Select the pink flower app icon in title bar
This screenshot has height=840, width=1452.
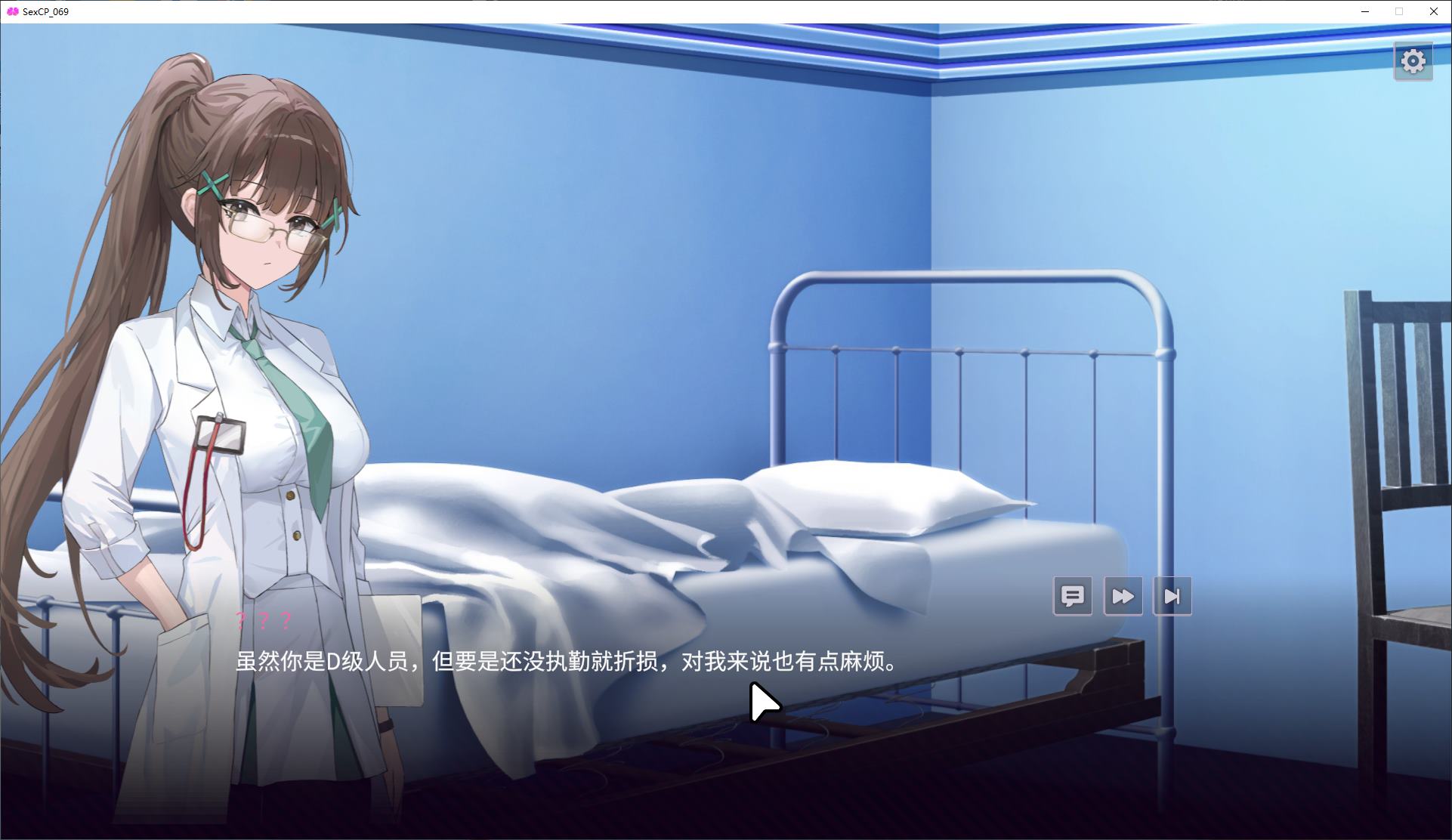tap(11, 11)
